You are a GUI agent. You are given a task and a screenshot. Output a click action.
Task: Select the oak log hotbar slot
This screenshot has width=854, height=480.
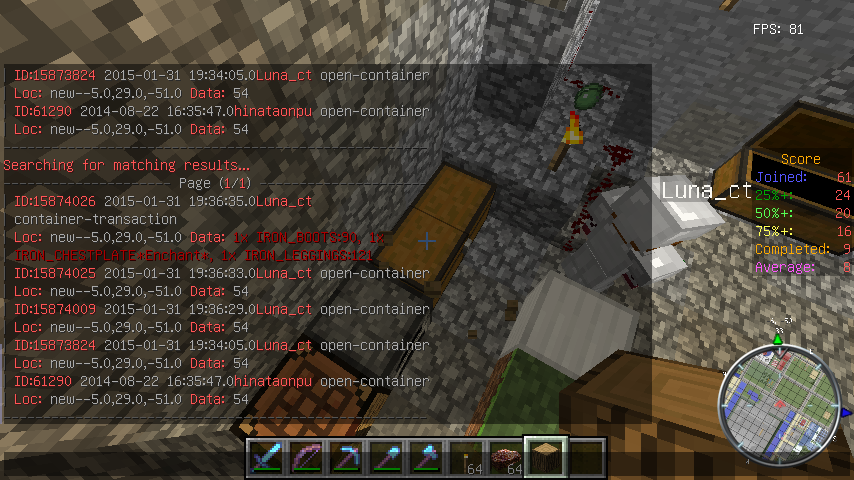click(547, 458)
